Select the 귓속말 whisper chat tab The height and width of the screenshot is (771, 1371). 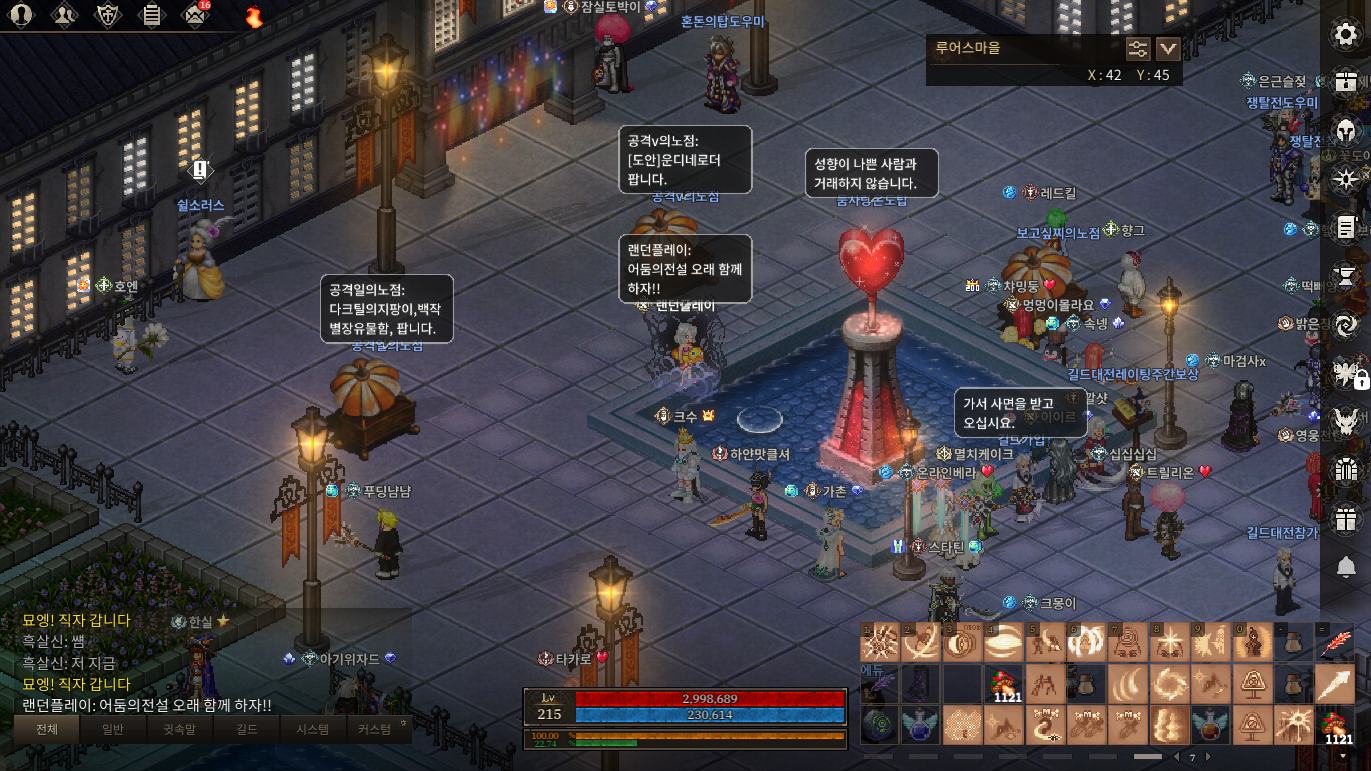(180, 729)
